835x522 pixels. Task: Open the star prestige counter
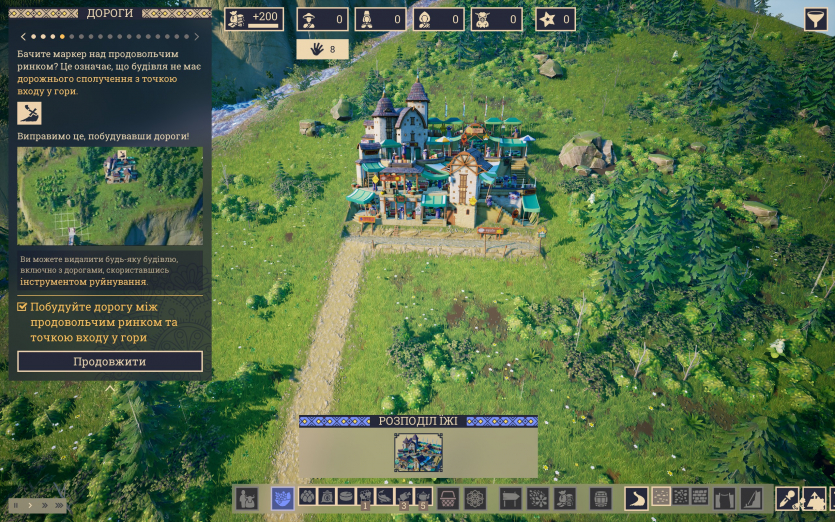(555, 19)
